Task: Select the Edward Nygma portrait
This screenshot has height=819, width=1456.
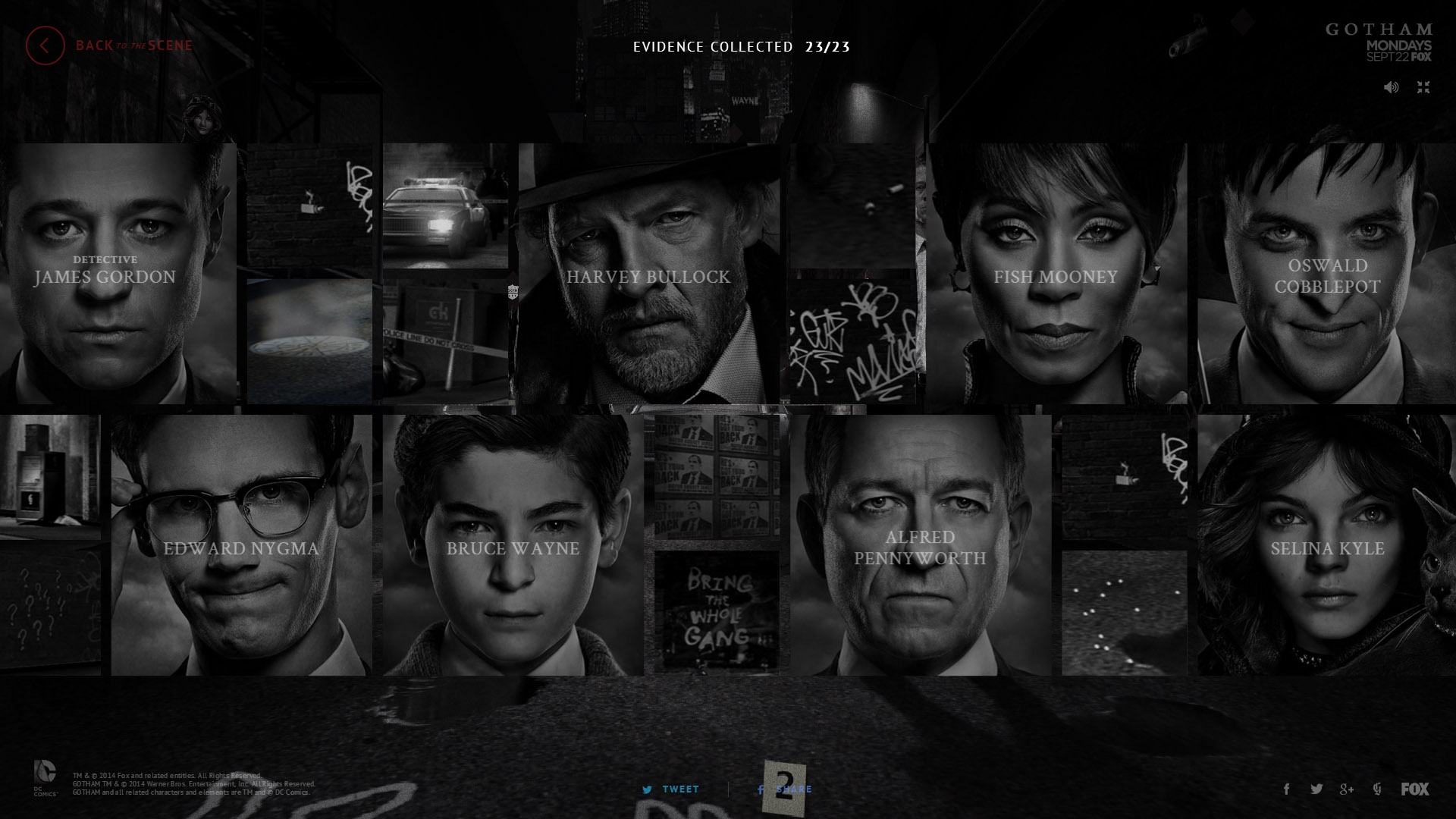Action: [241, 544]
